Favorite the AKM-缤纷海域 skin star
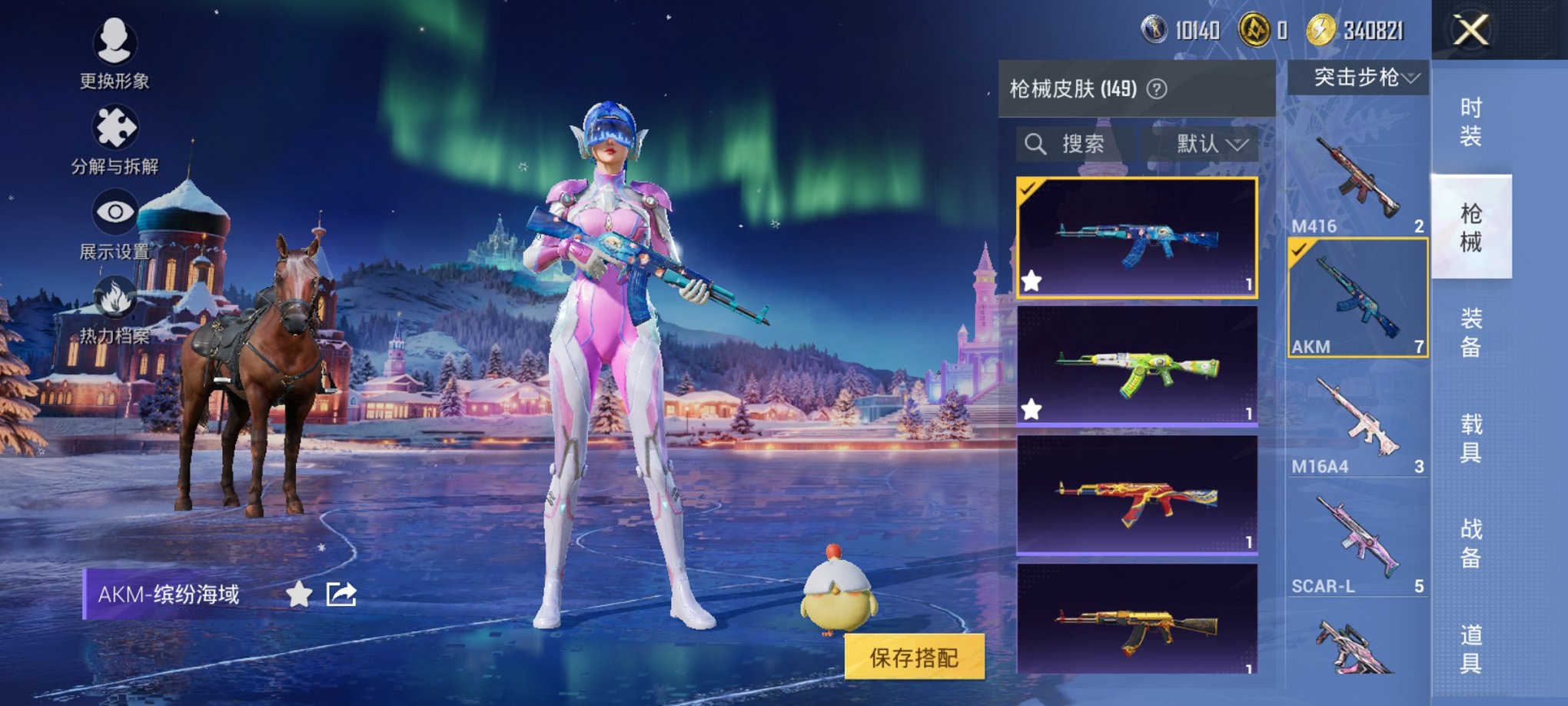 (299, 594)
